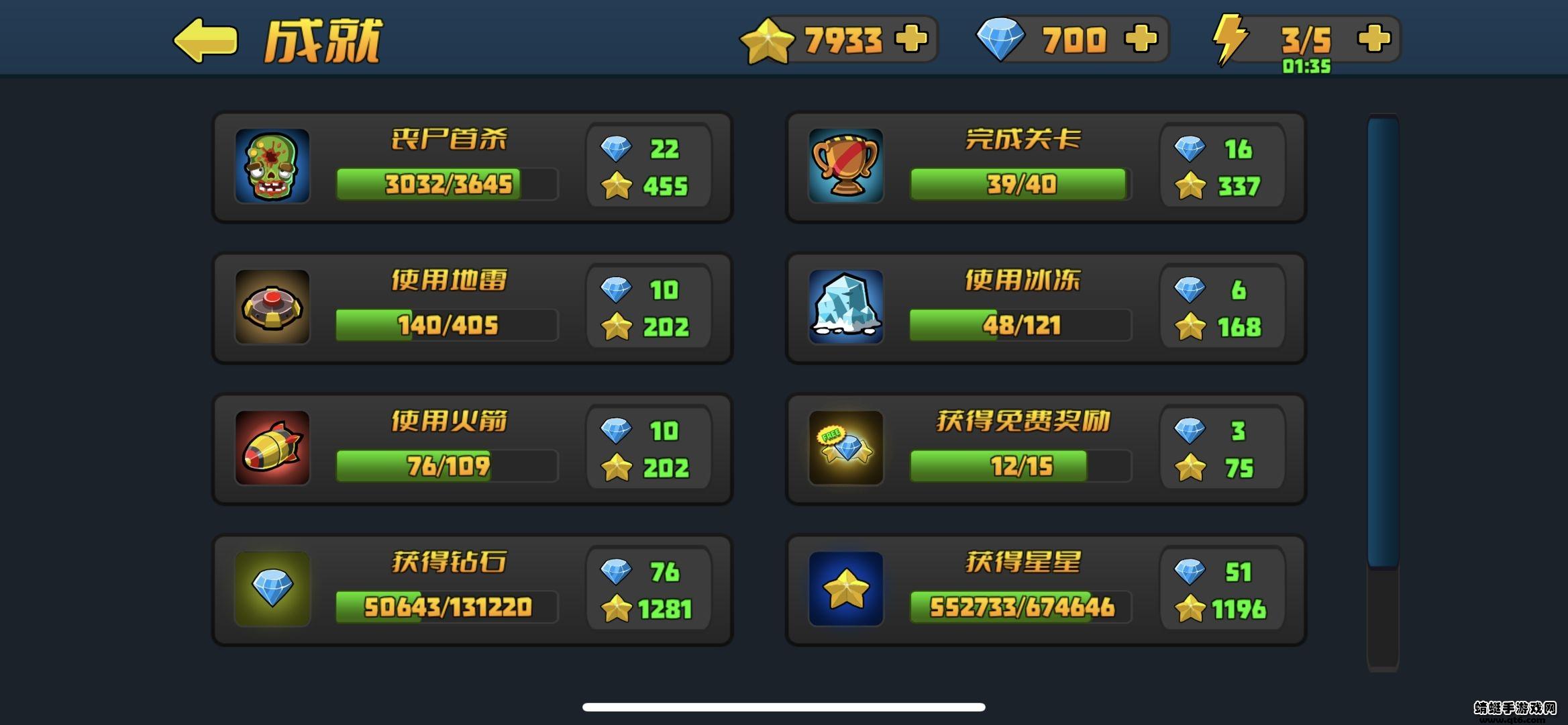Open the yellow back arrow to exit achievements
Viewport: 1568px width, 725px height.
pyautogui.click(x=203, y=40)
